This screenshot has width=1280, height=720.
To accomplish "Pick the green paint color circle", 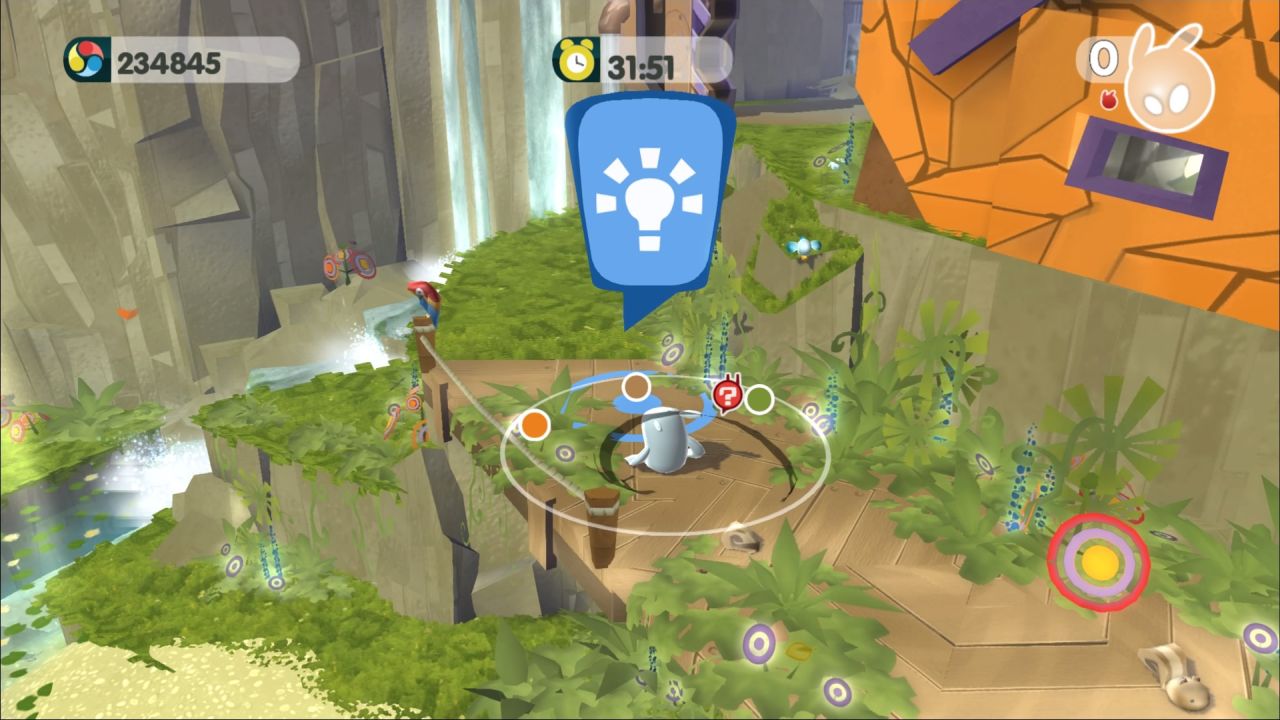I will click(x=759, y=399).
